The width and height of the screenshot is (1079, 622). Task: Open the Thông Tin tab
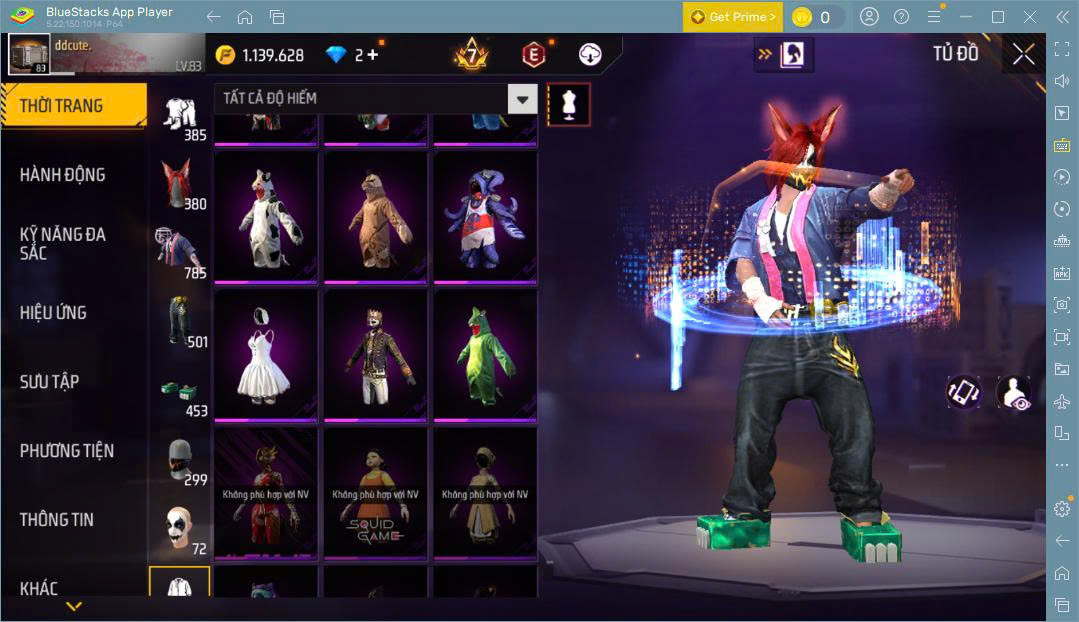[57, 520]
